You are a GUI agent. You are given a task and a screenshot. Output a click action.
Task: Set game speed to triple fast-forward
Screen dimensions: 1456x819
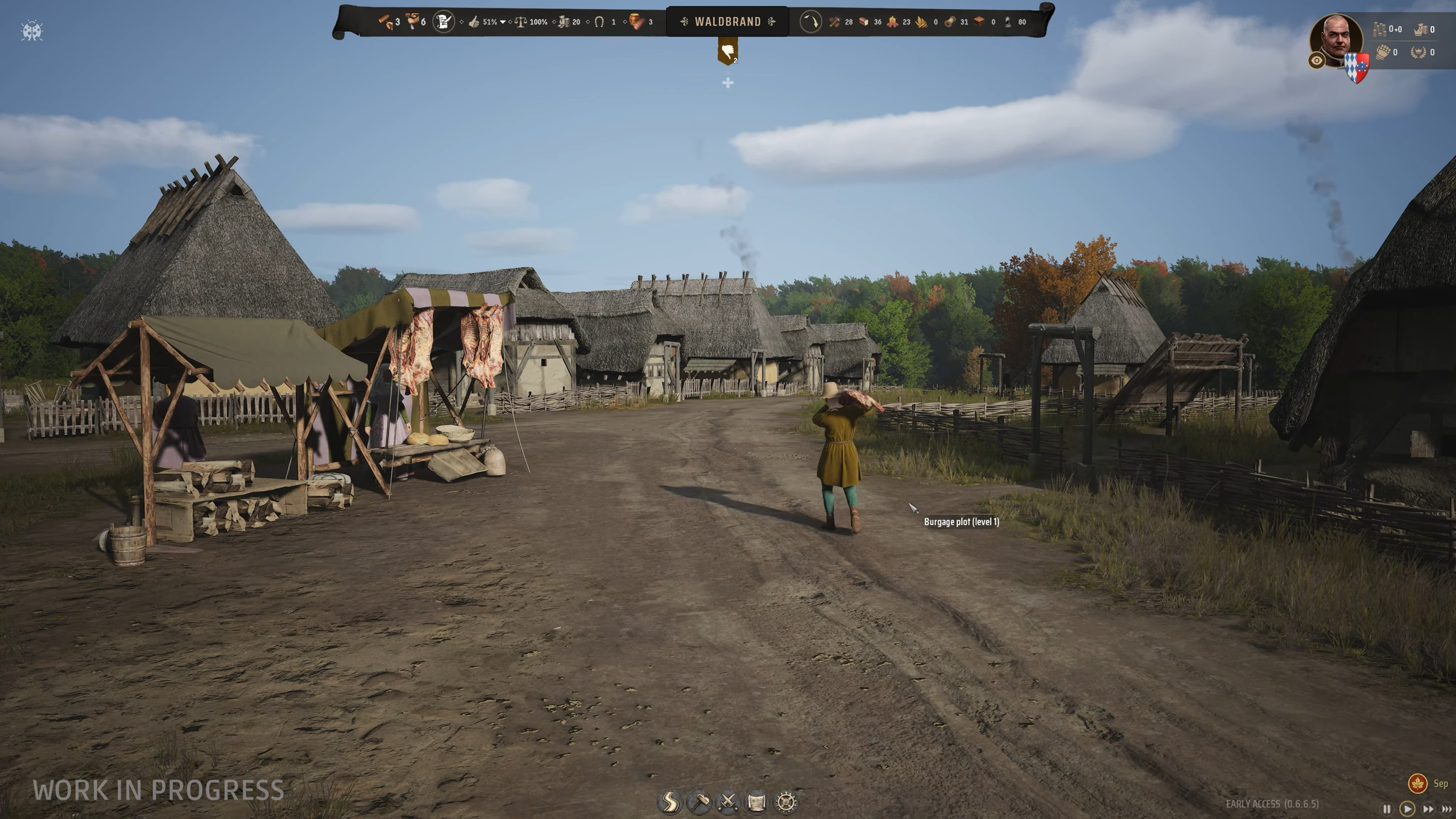1447,809
